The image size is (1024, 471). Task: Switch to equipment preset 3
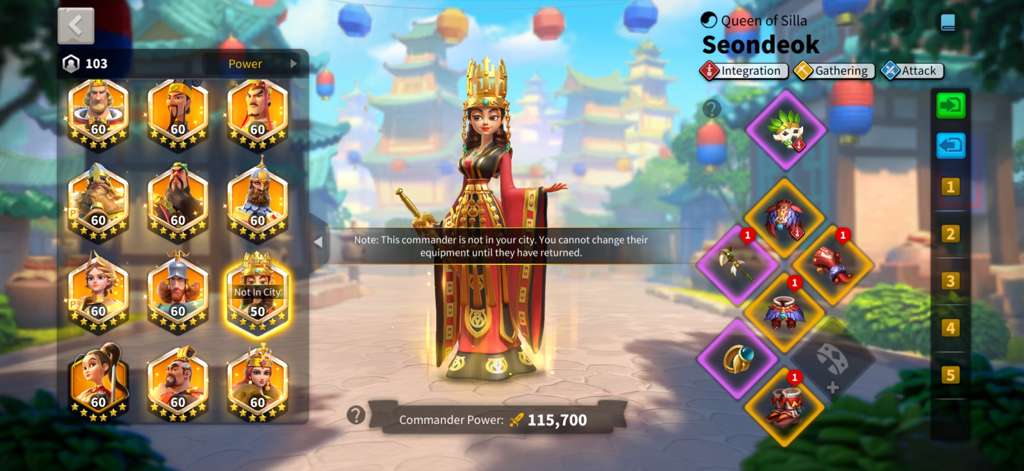coord(950,281)
